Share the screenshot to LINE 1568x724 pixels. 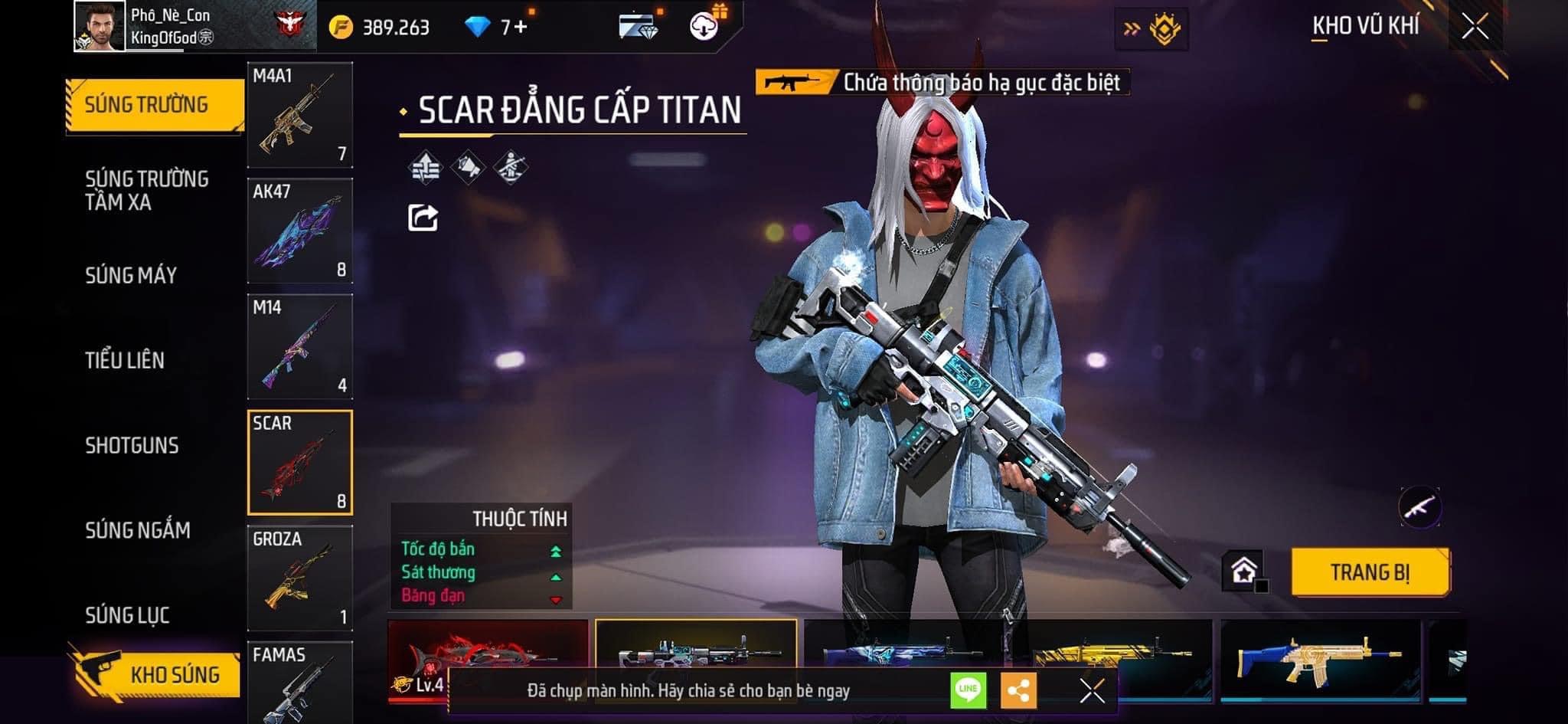(x=968, y=690)
